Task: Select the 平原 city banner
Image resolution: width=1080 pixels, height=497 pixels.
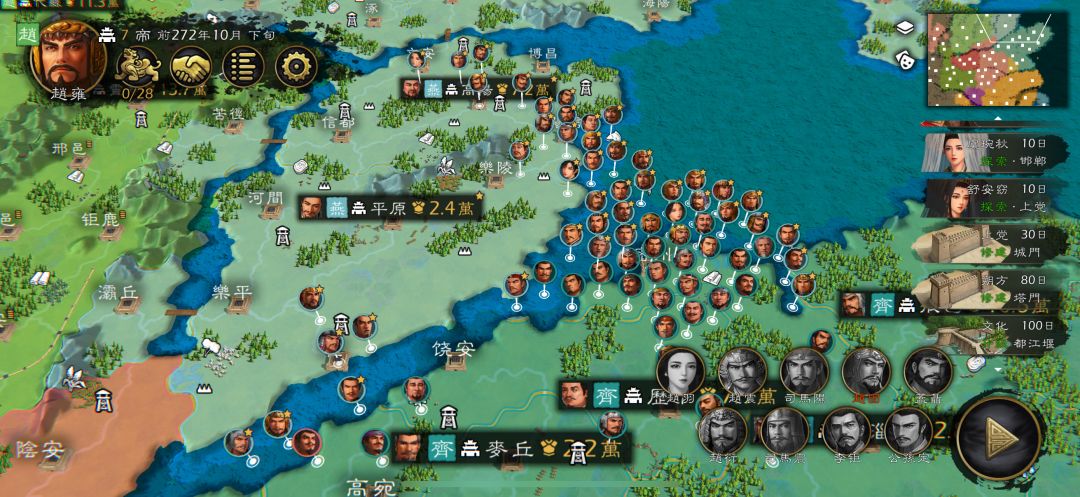Action: [390, 208]
